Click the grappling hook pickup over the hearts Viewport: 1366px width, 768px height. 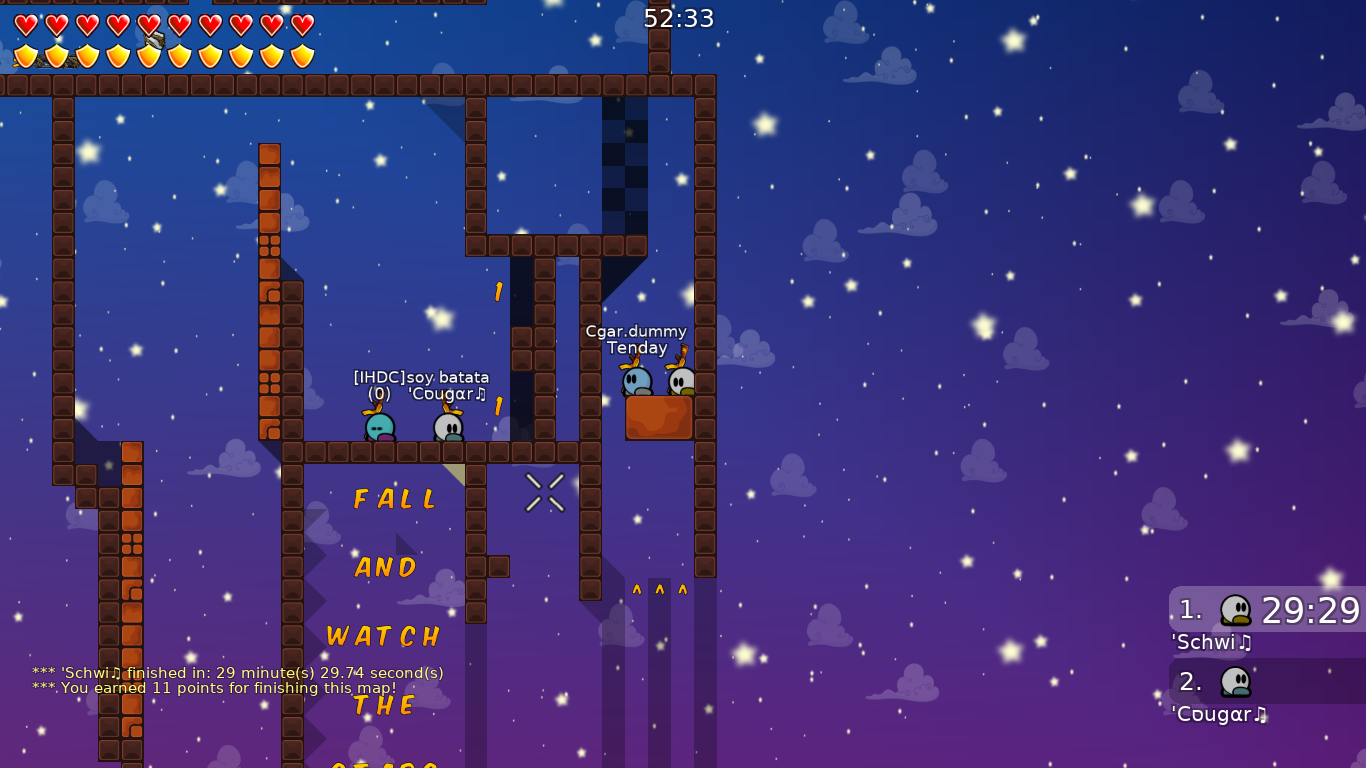coord(155,40)
